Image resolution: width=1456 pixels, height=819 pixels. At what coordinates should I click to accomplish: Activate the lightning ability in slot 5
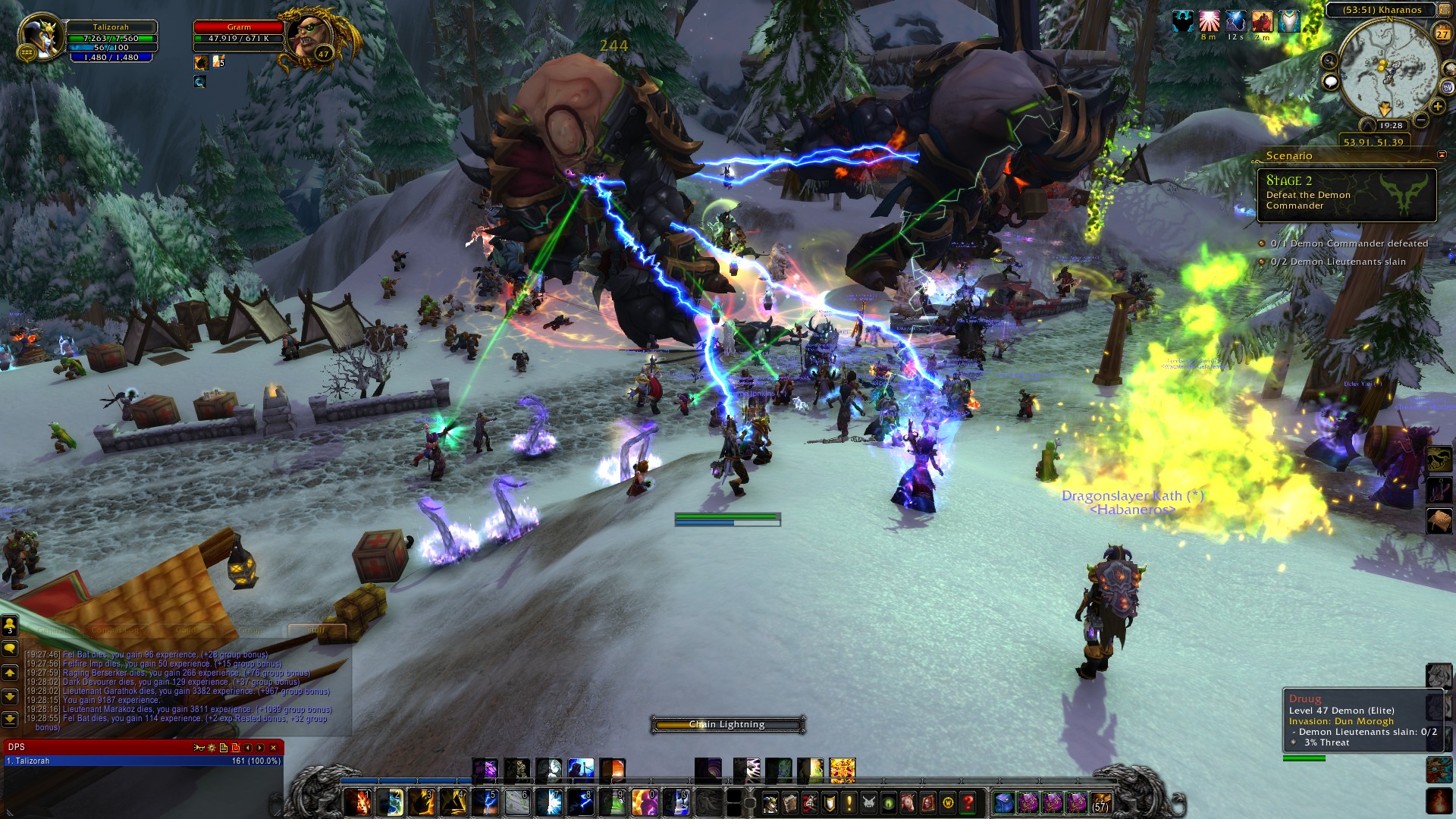point(485,801)
